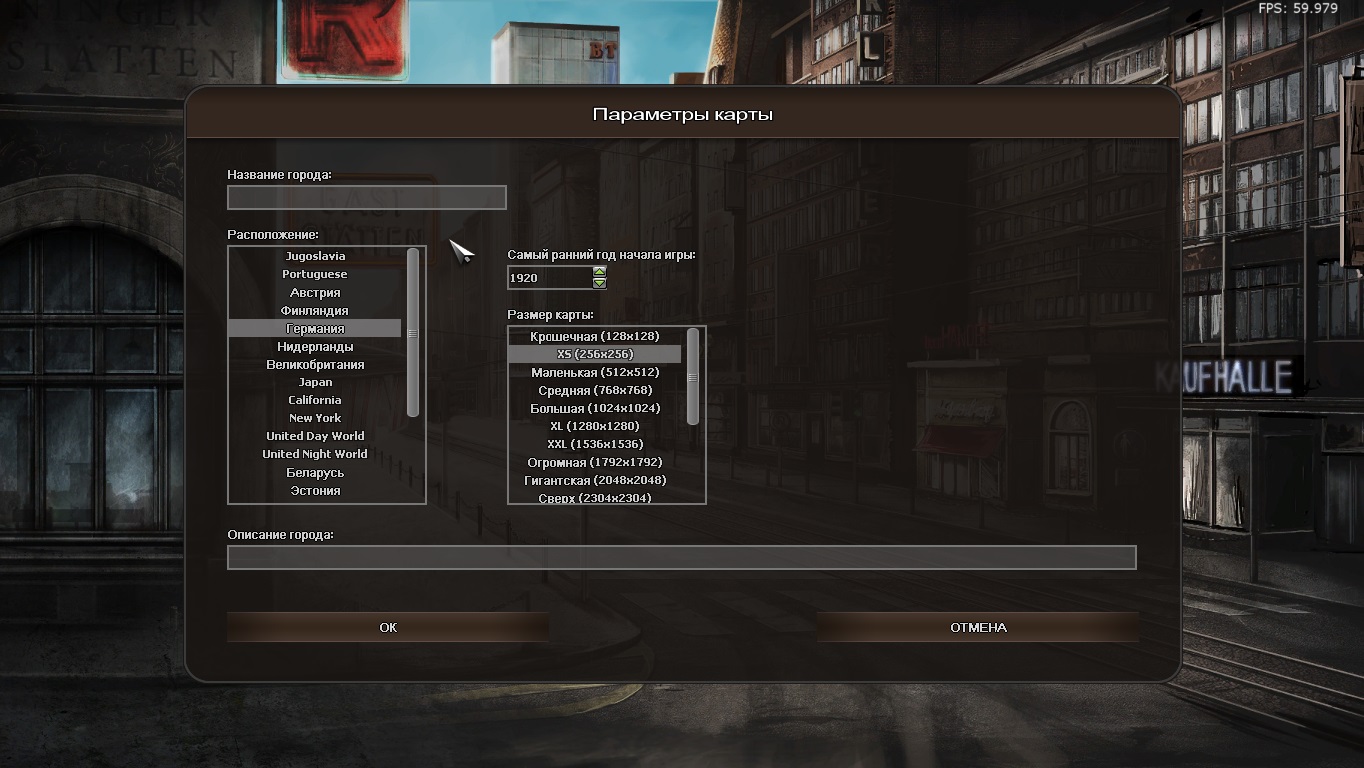Pick the XXL (1536x1536) map size

point(594,444)
